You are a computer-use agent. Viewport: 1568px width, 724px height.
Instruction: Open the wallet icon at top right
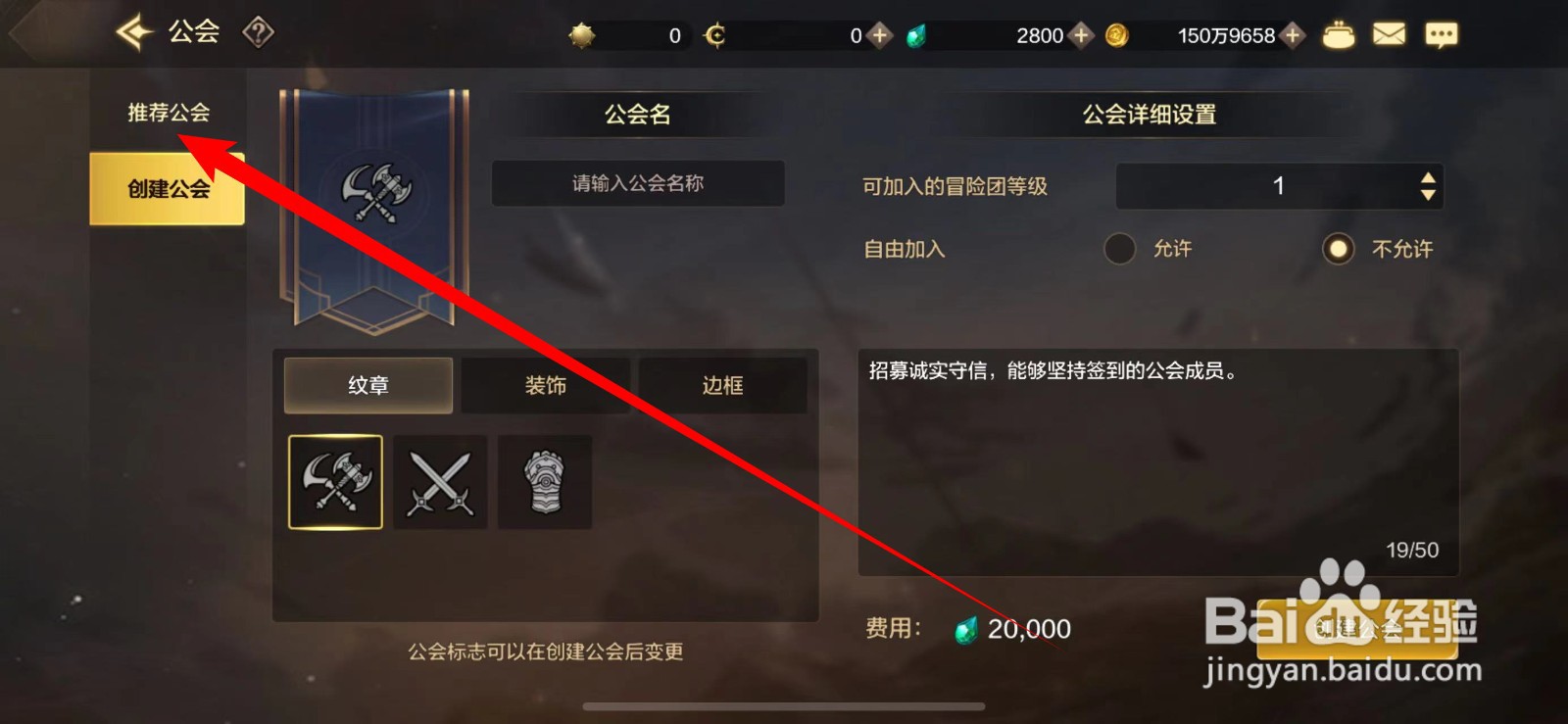[x=1338, y=33]
